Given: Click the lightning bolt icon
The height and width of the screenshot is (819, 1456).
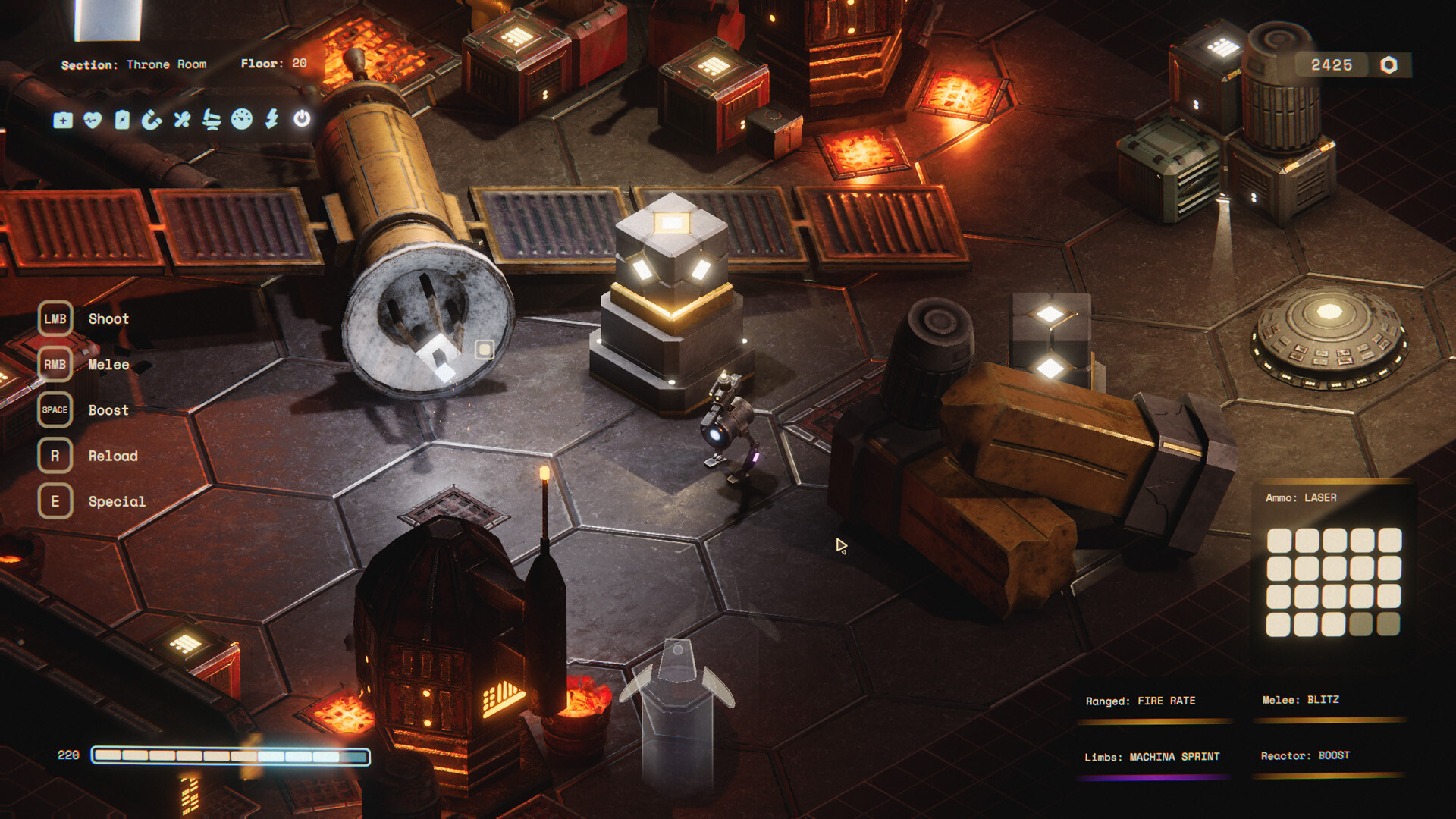Looking at the screenshot, I should (271, 118).
